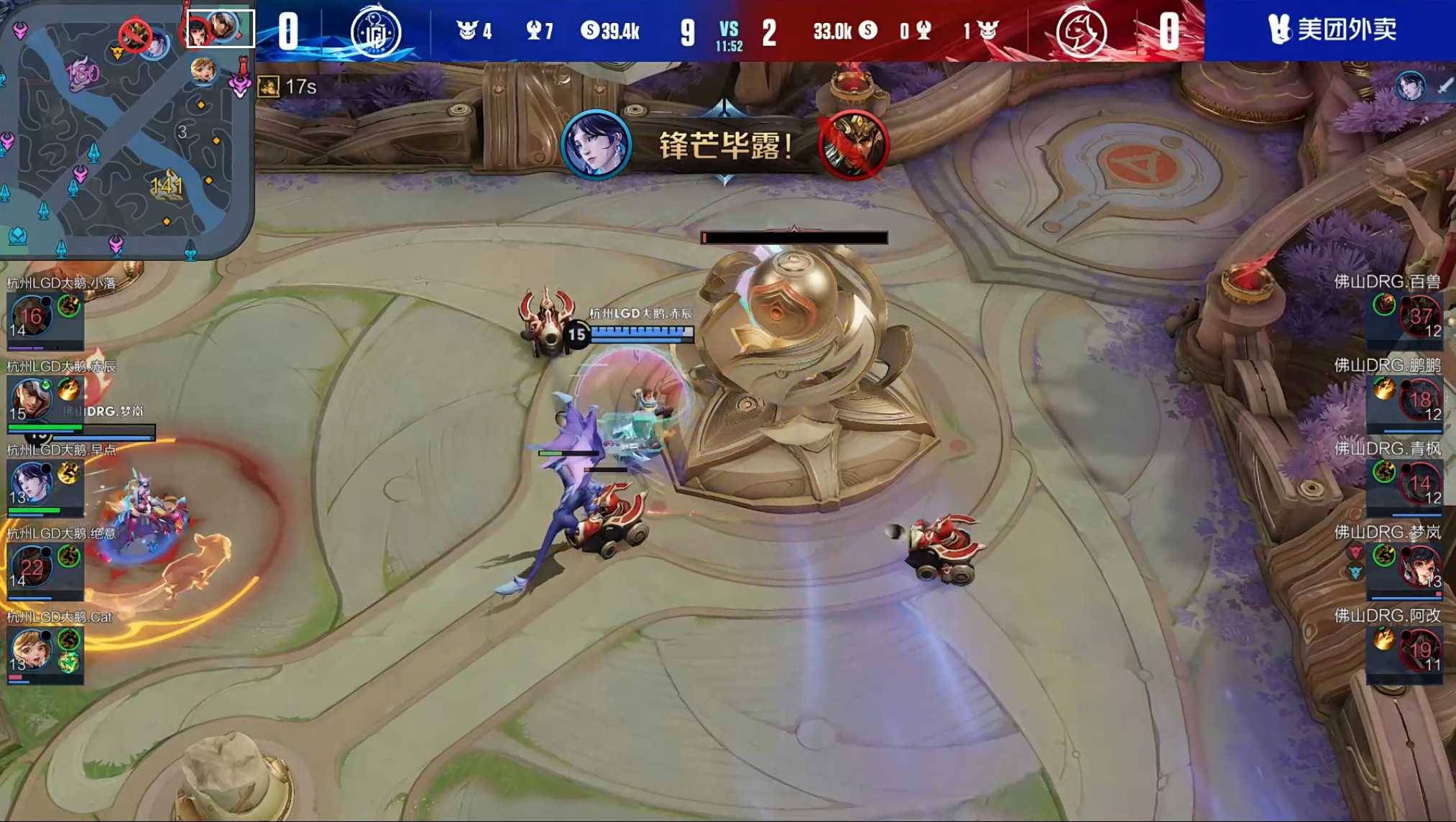Select player 杭州LGD大鹅.Cat's portrait
1456x822 pixels.
tap(32, 650)
